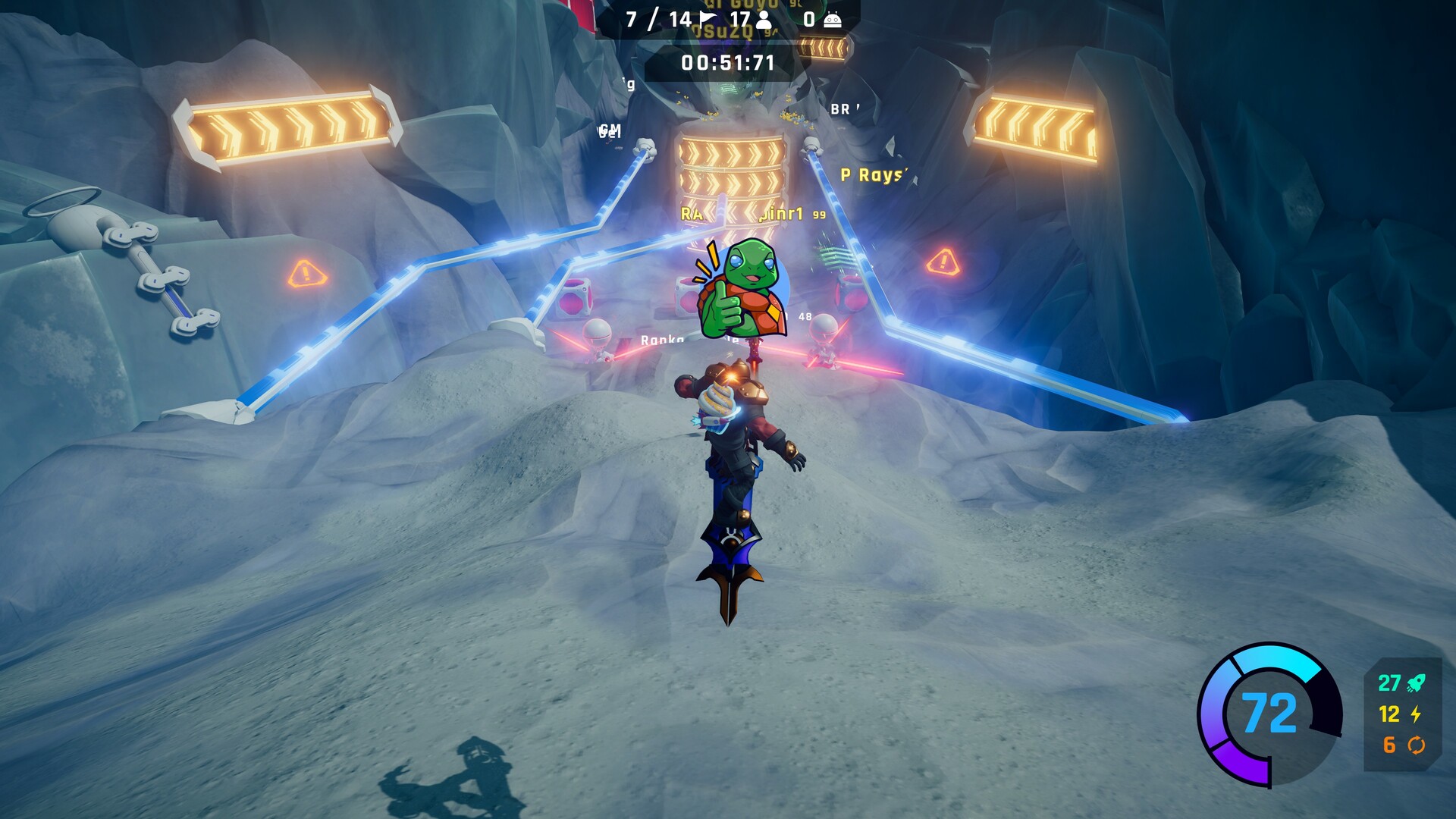The width and height of the screenshot is (1456, 819).
Task: Click the turtle thumbs-up emote sticker
Action: (740, 290)
